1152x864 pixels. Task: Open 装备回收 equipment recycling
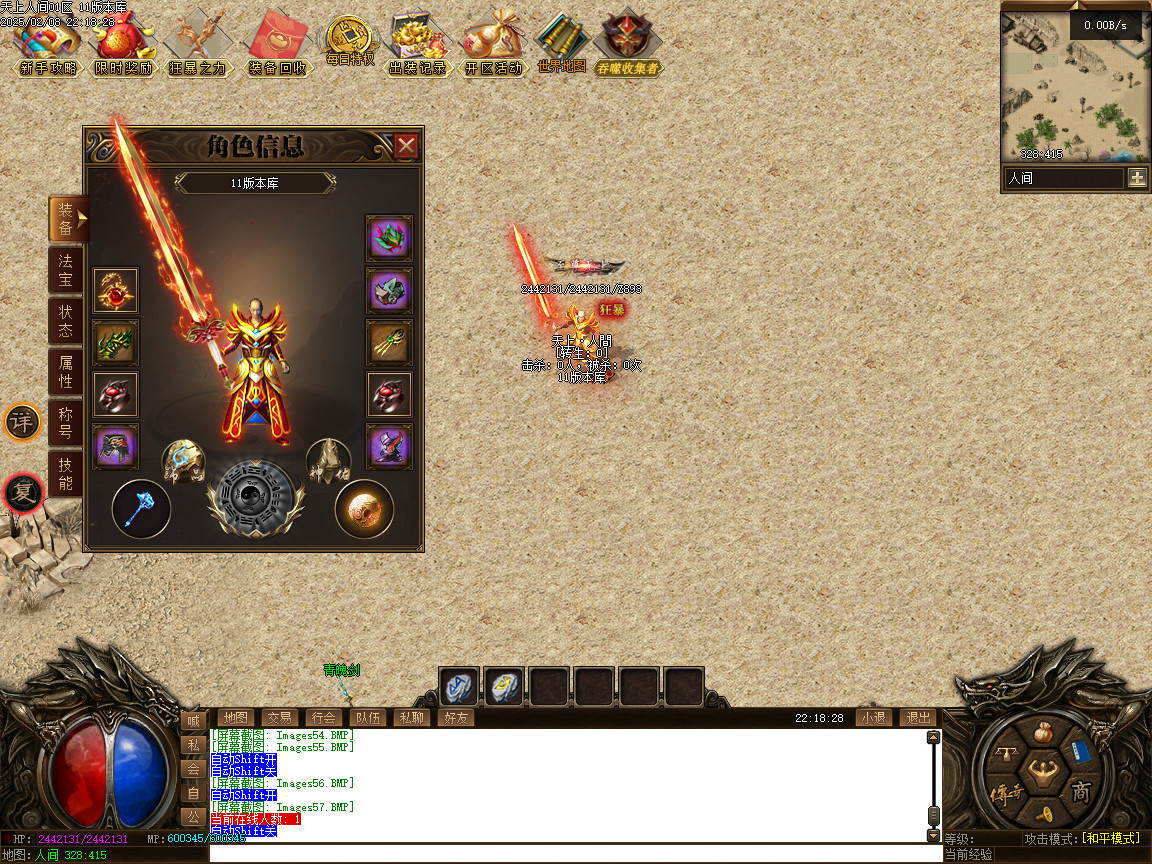(277, 44)
